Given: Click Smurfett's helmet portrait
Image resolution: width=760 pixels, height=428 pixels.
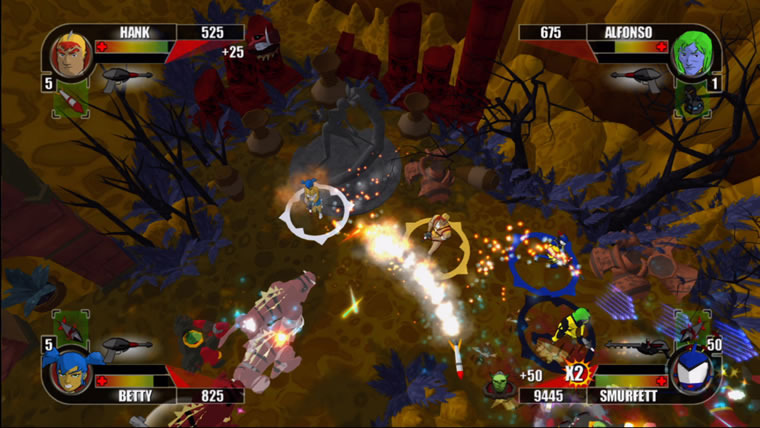Looking at the screenshot, I should click(x=691, y=370).
